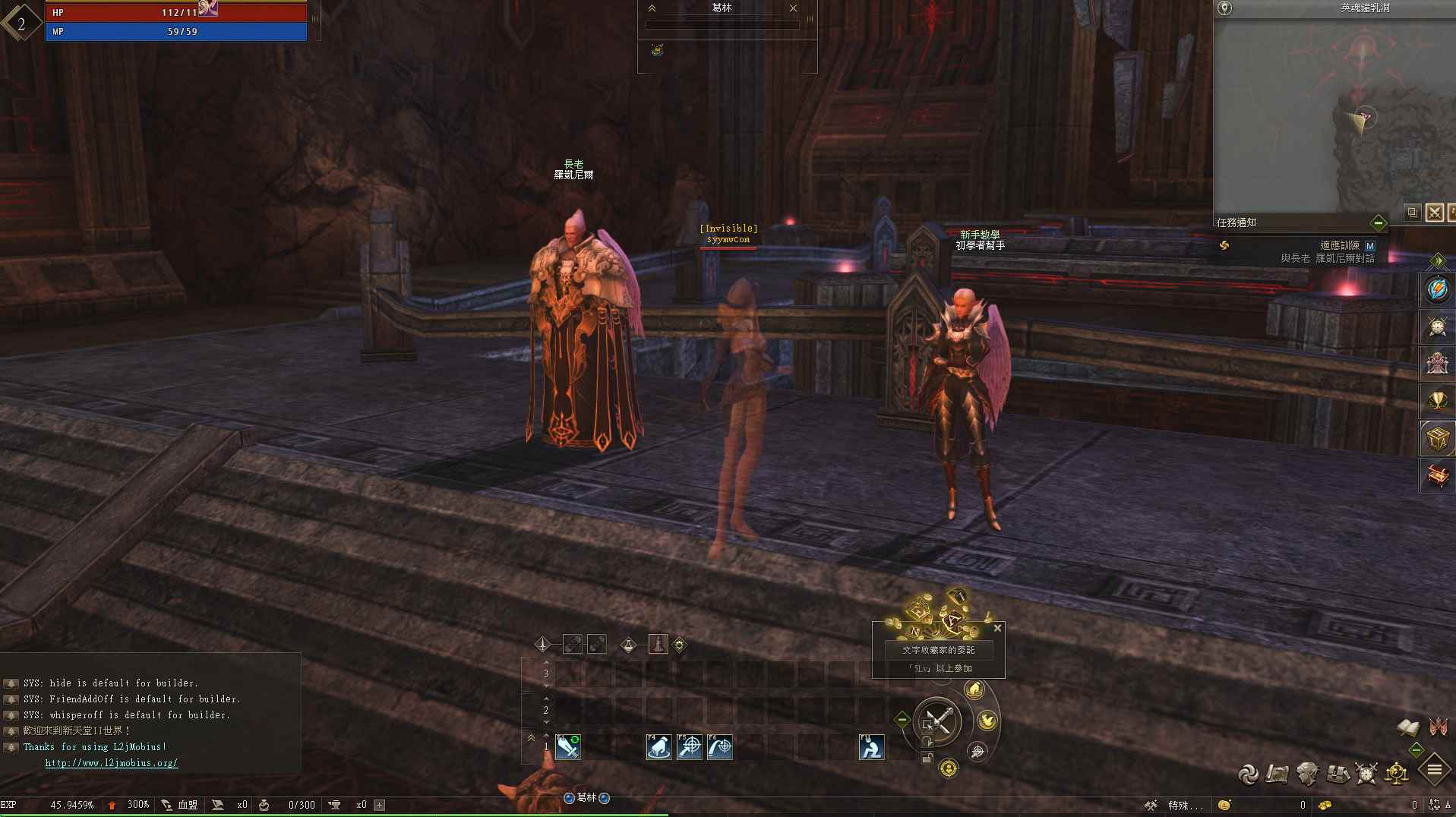Viewport: 1456px width, 817px height.
Task: Collapse the 葛林 chat window with the top chevron
Action: 652,8
